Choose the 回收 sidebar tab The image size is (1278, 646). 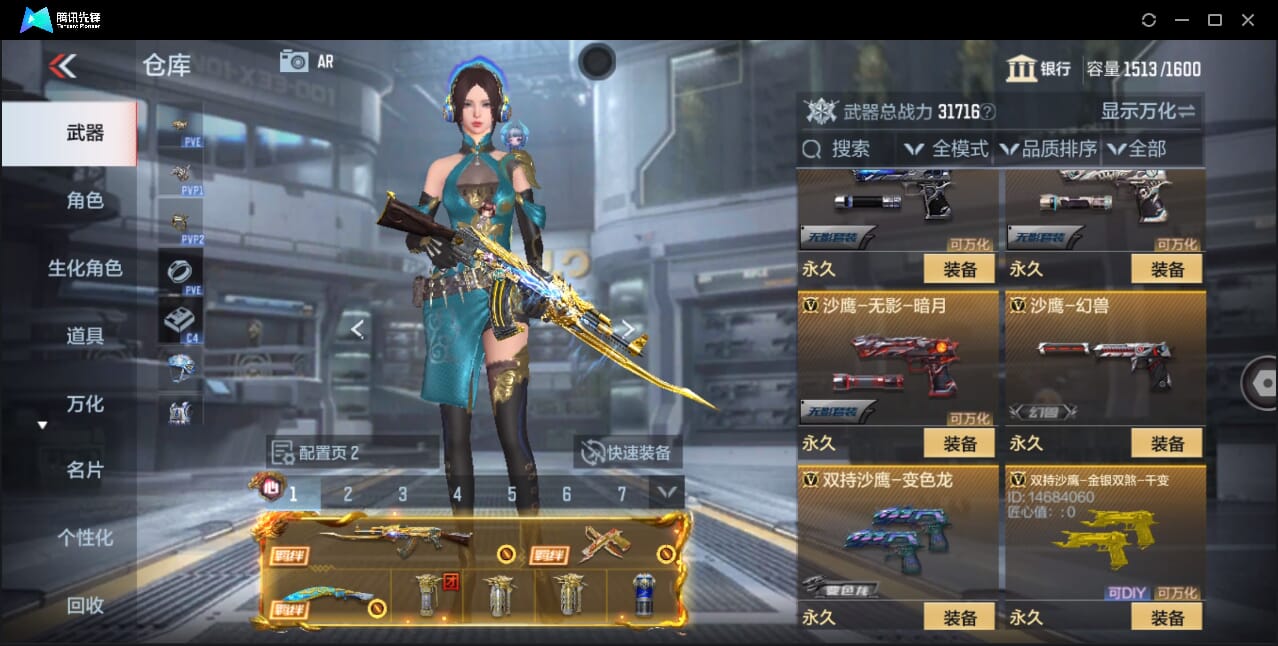pyautogui.click(x=85, y=605)
